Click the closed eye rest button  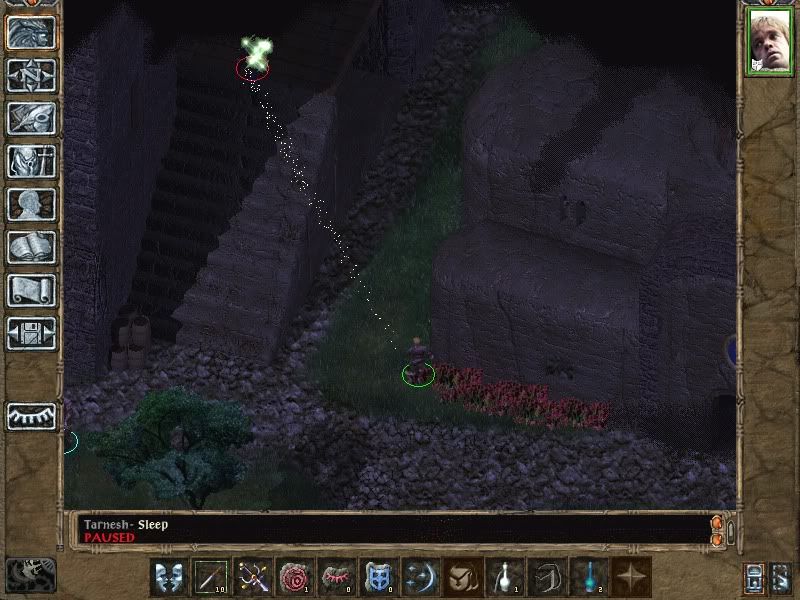click(x=31, y=416)
